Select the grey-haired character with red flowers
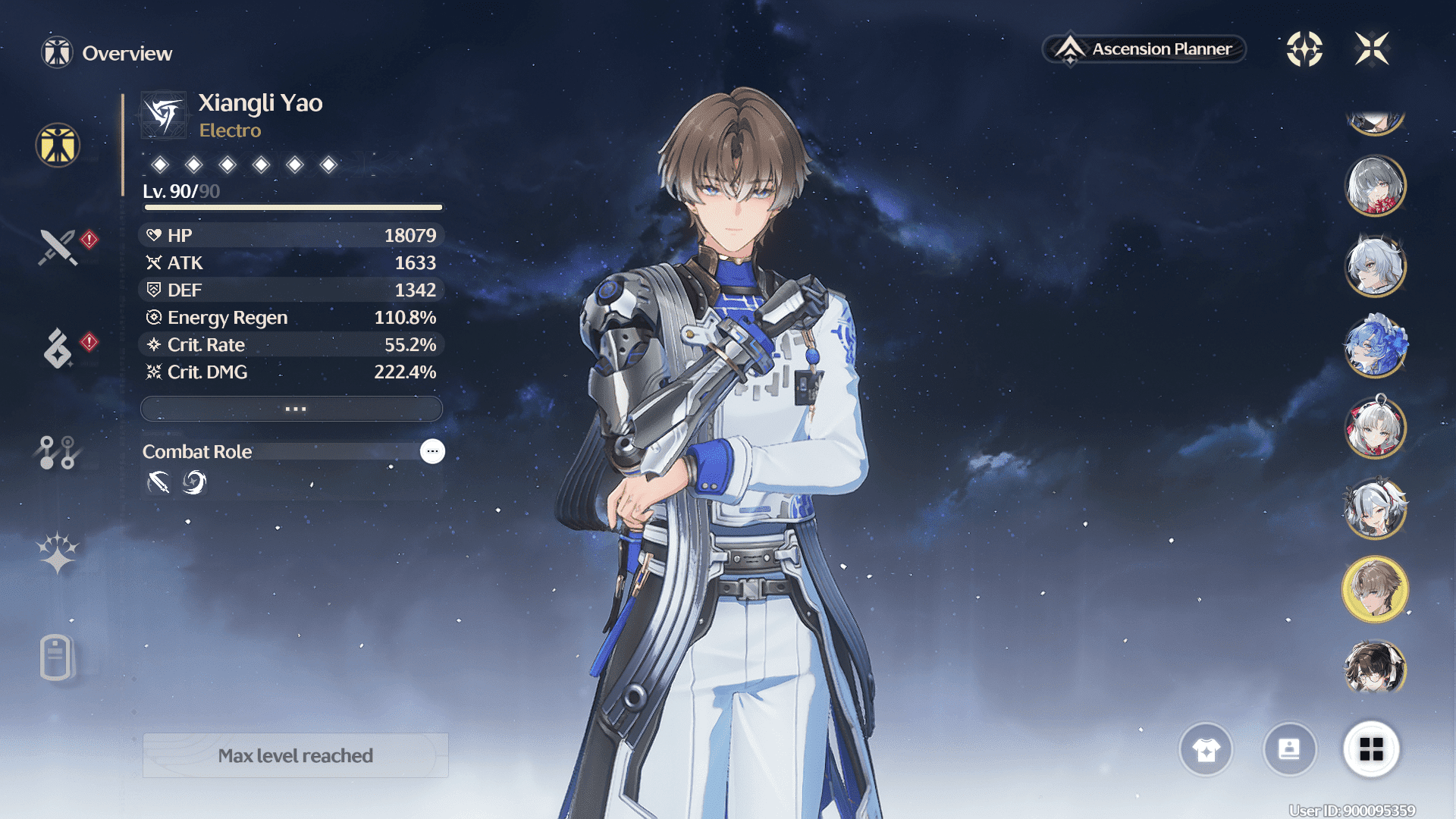Image resolution: width=1456 pixels, height=819 pixels. (x=1375, y=186)
